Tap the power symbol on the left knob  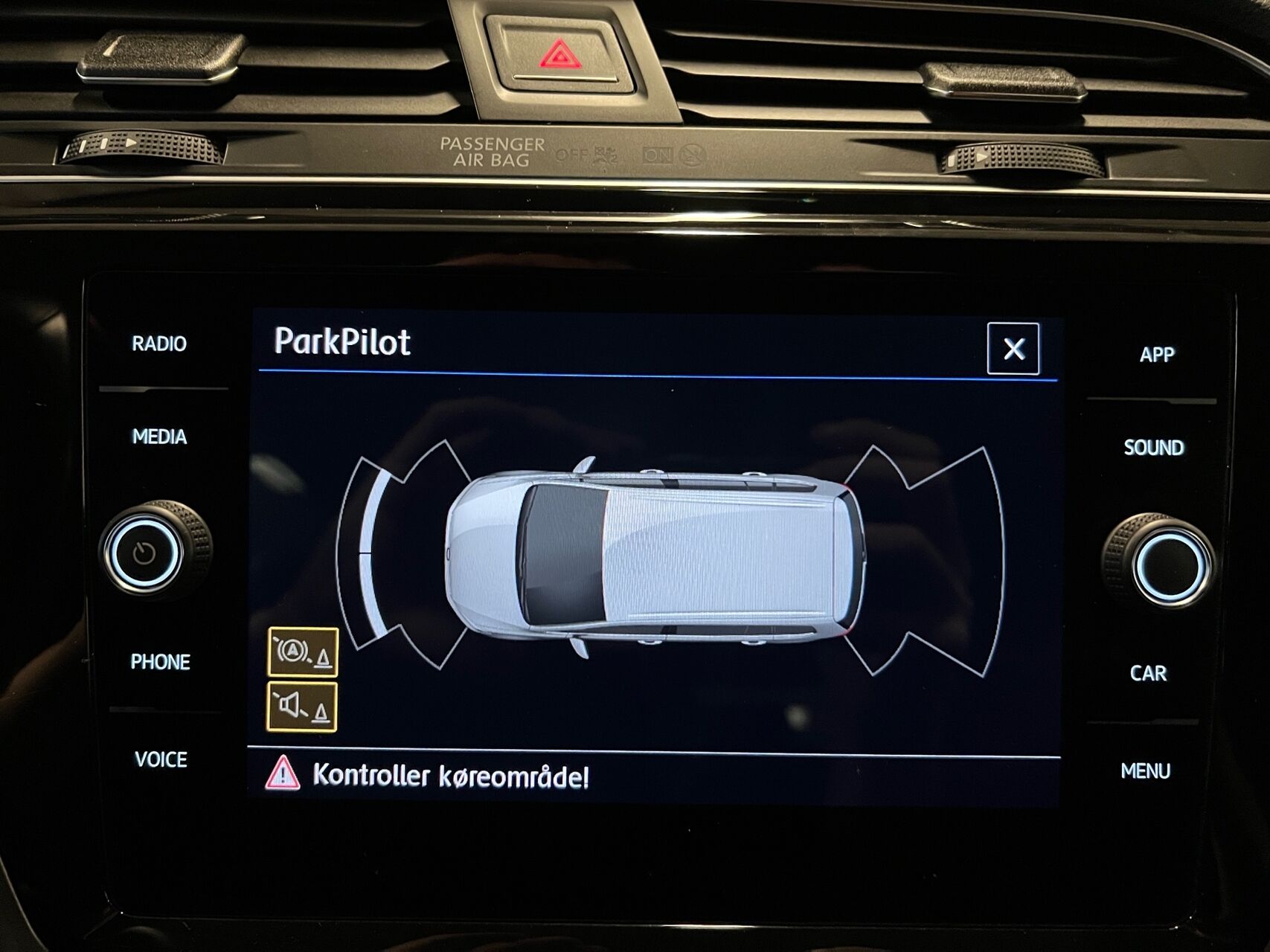[x=144, y=553]
